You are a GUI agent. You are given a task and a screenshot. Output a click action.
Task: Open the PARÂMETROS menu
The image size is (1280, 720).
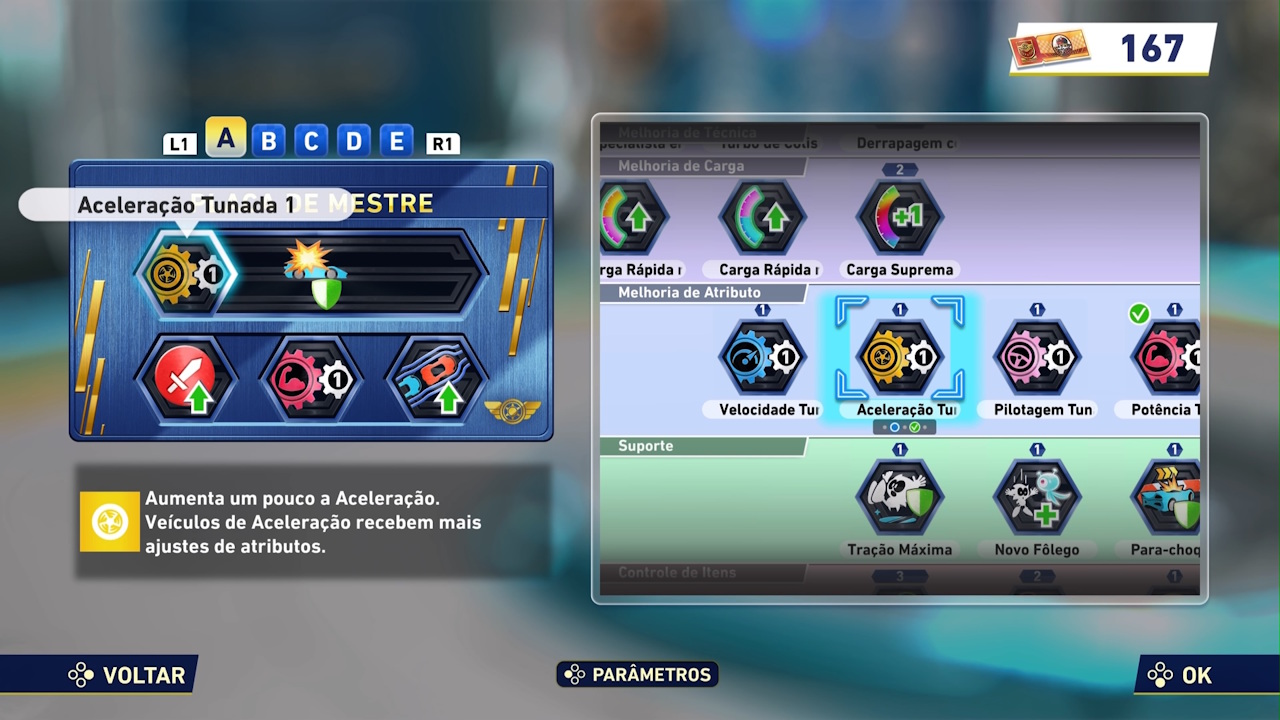click(x=637, y=675)
